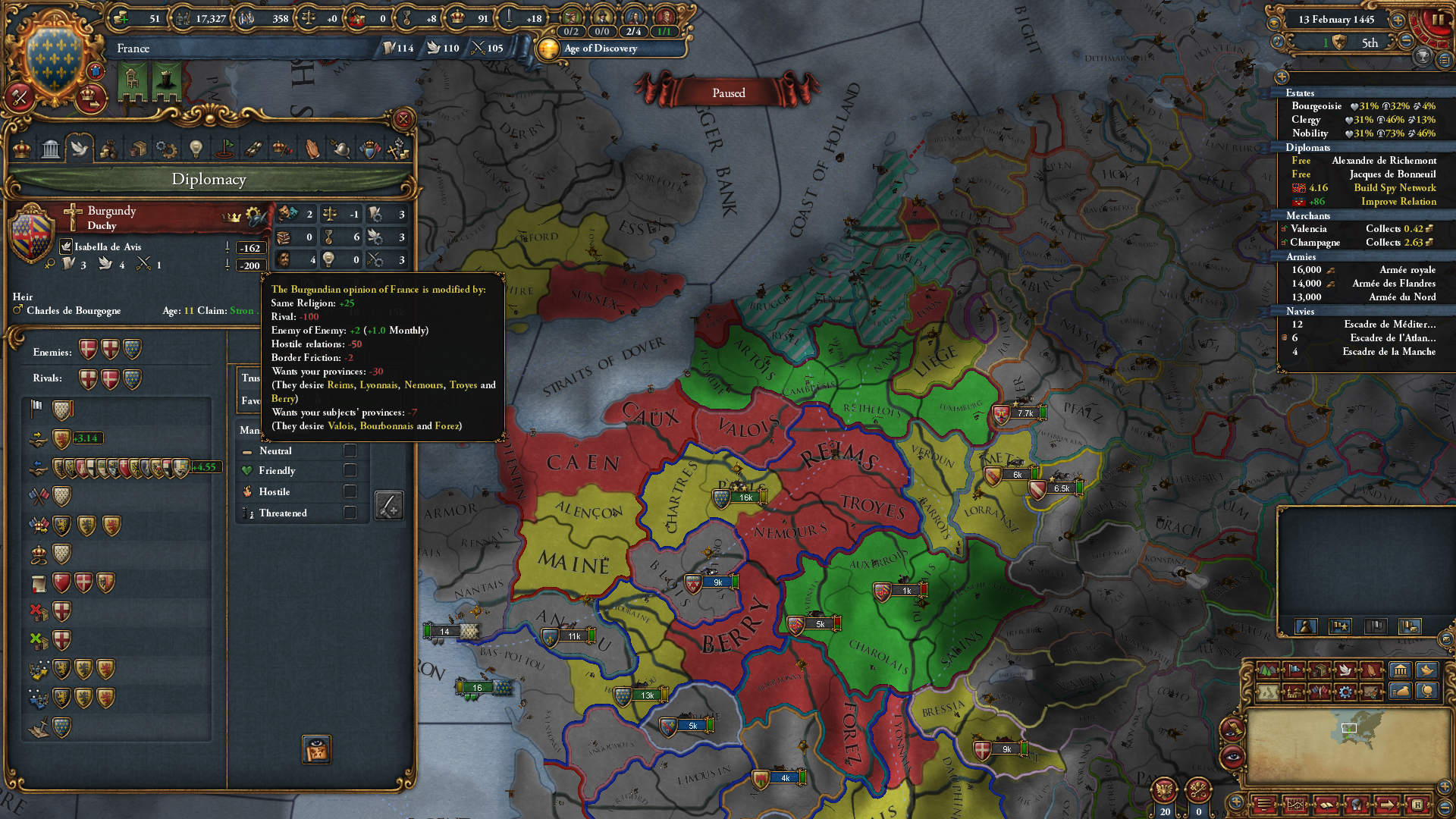Collapse the Armies section header
1456x819 pixels.
click(x=1301, y=256)
